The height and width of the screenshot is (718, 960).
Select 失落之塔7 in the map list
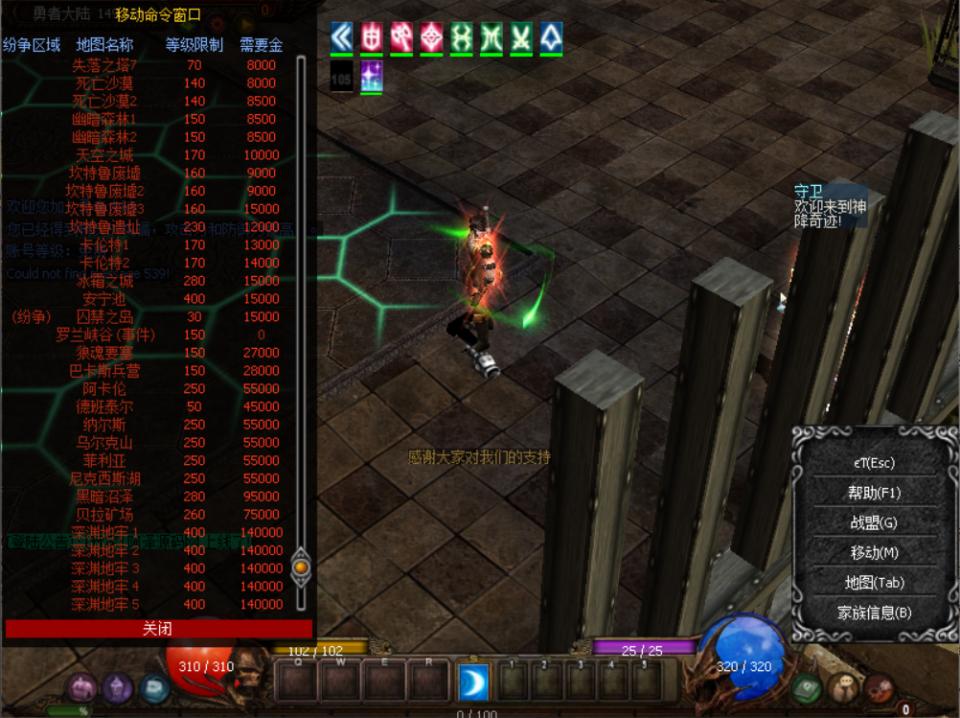click(104, 65)
